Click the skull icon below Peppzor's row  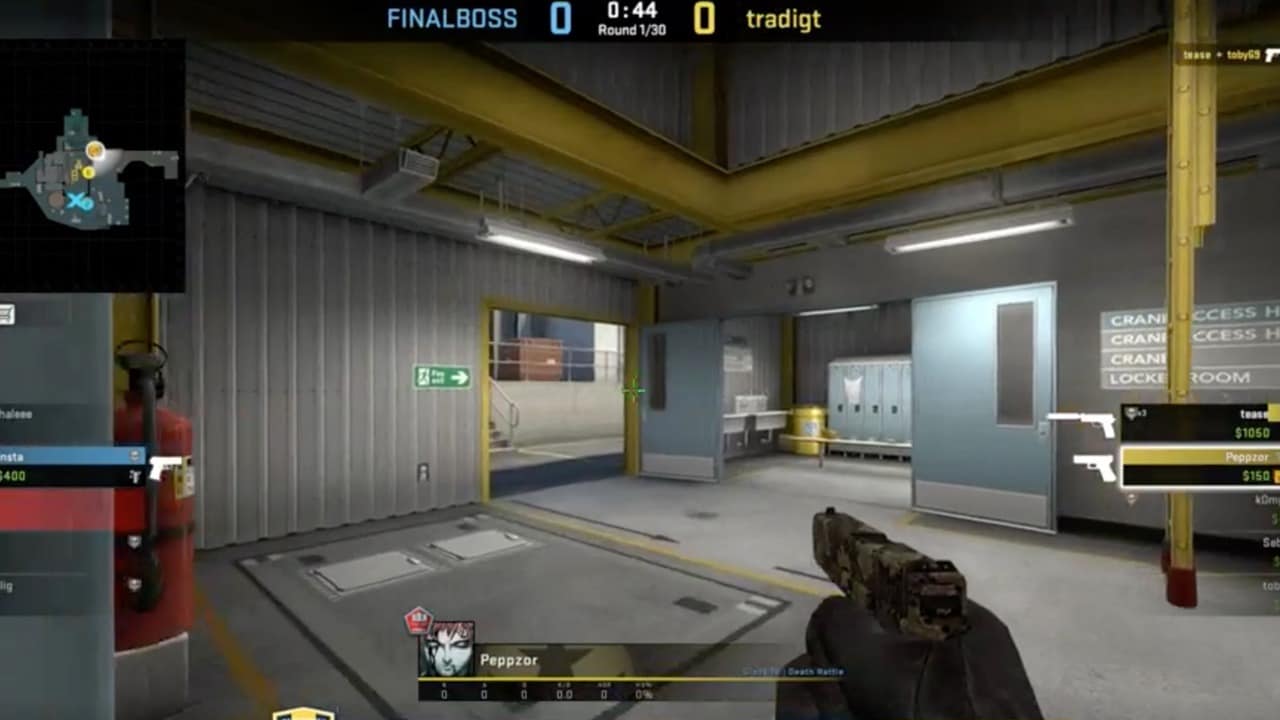(1132, 498)
